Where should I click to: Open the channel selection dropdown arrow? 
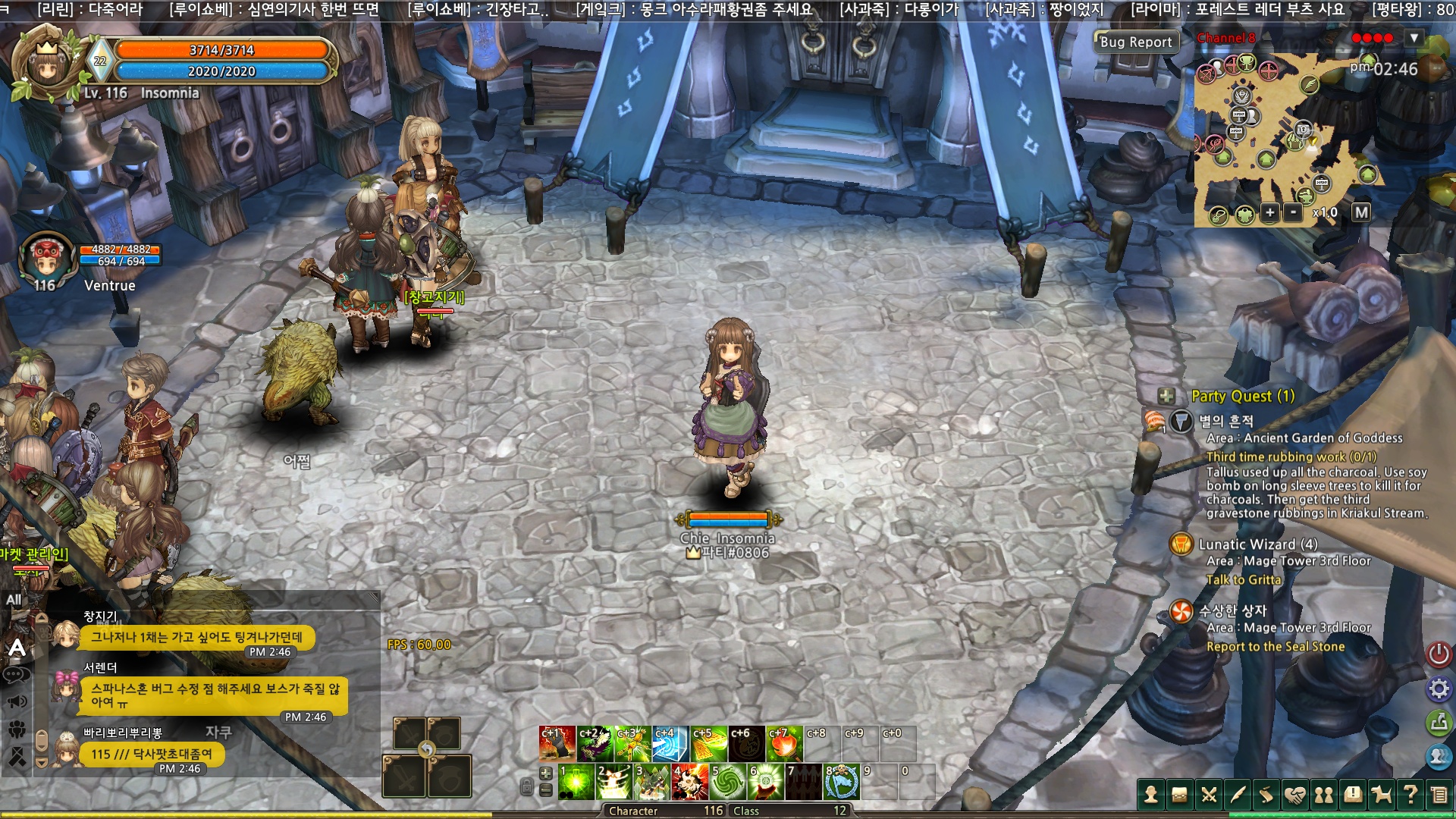tap(1414, 38)
